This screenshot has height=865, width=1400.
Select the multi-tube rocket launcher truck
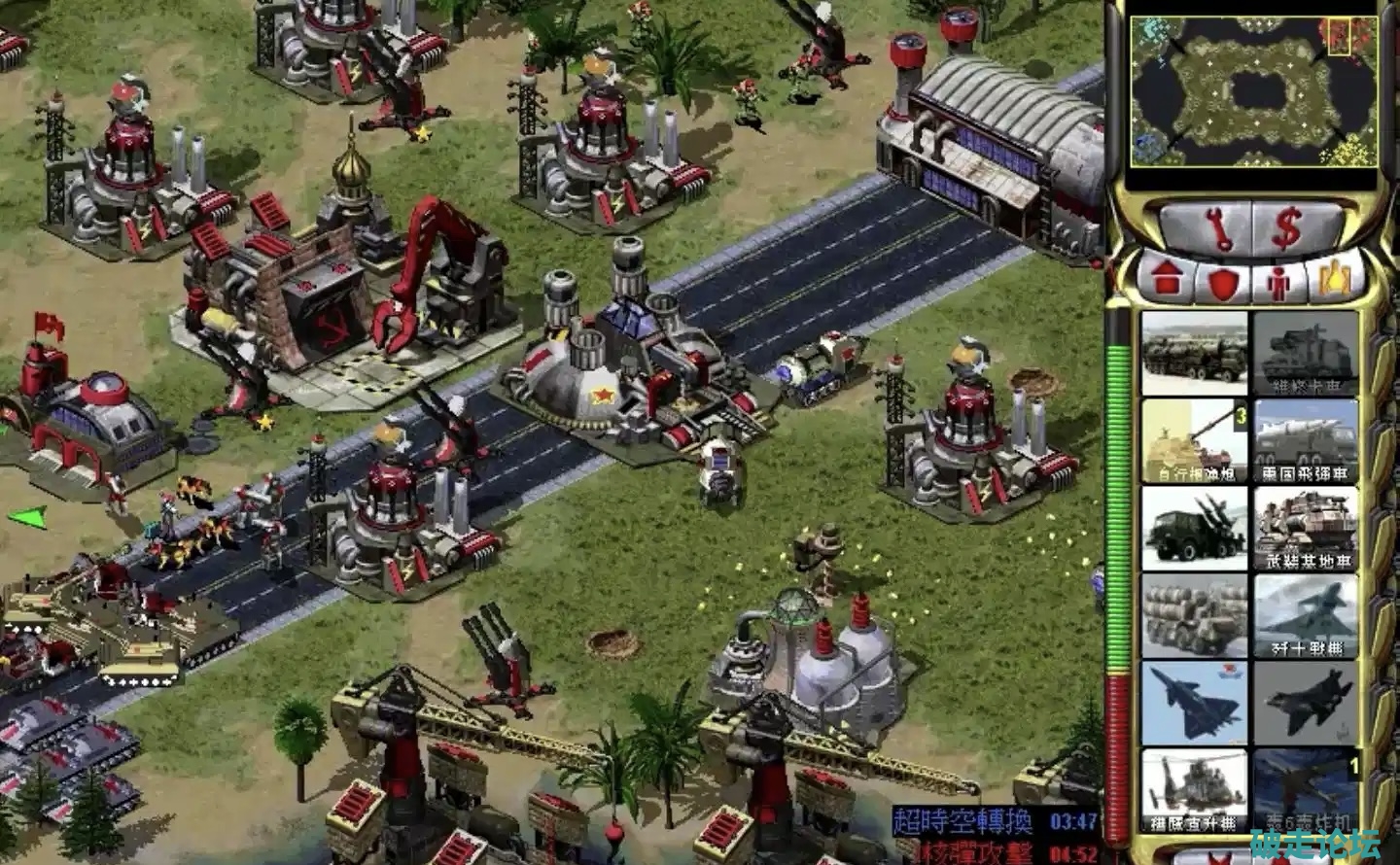[x=1195, y=614]
